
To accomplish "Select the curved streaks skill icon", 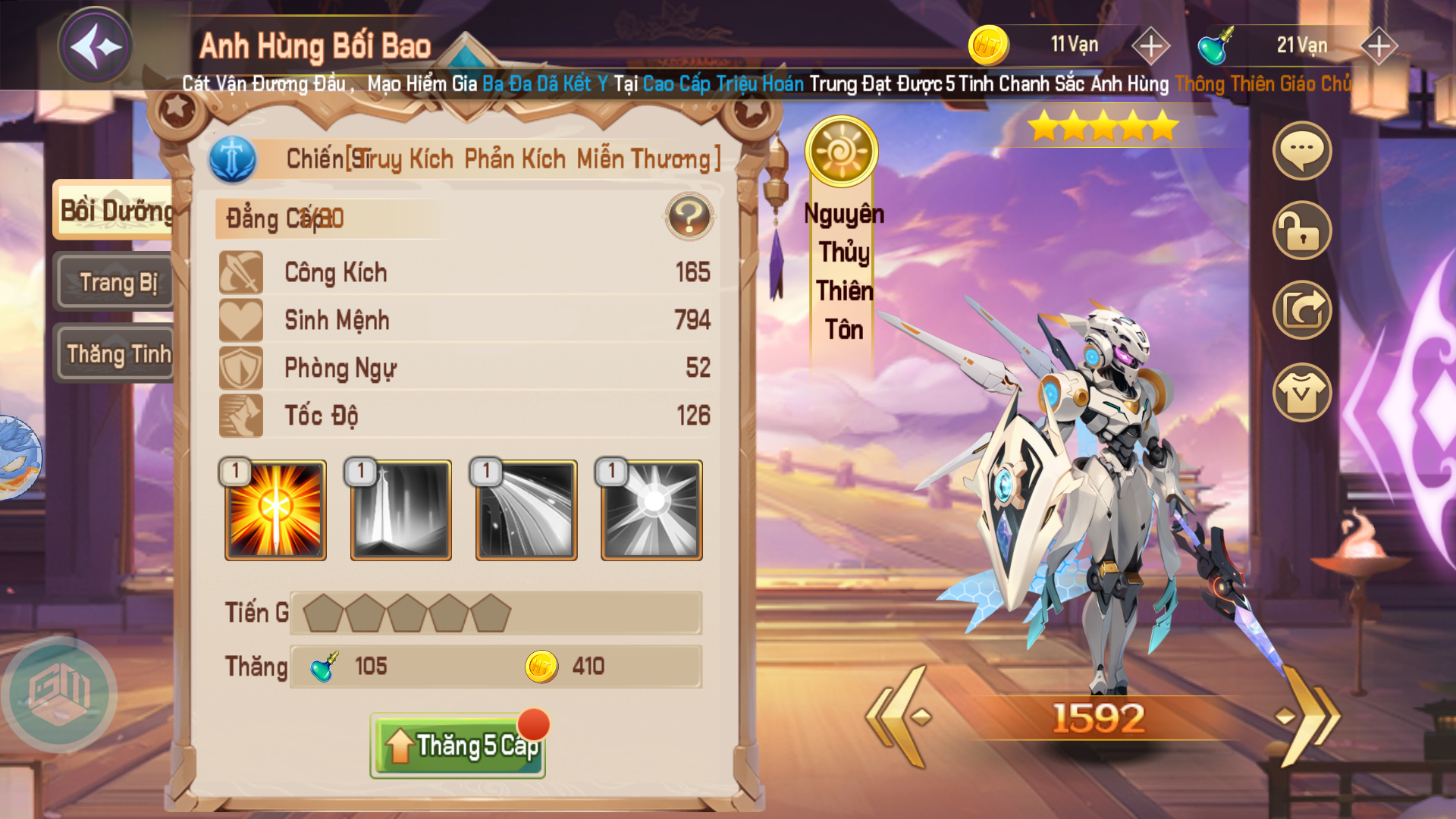I will click(x=526, y=510).
